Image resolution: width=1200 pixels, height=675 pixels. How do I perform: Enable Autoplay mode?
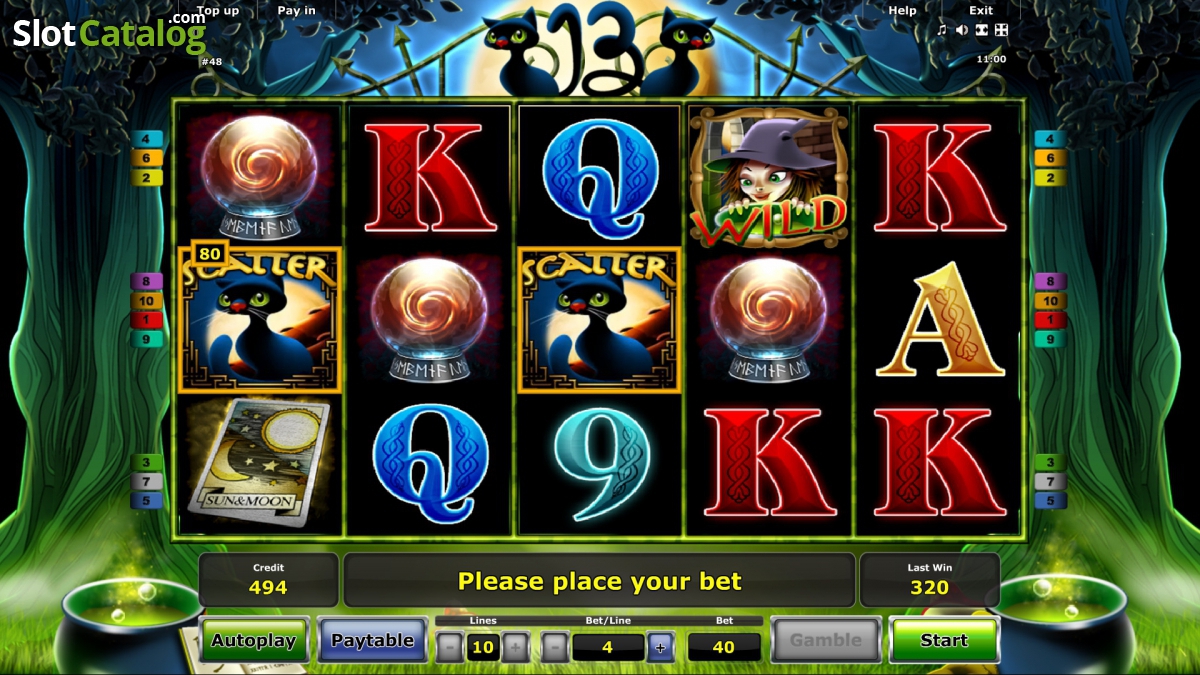coord(255,640)
